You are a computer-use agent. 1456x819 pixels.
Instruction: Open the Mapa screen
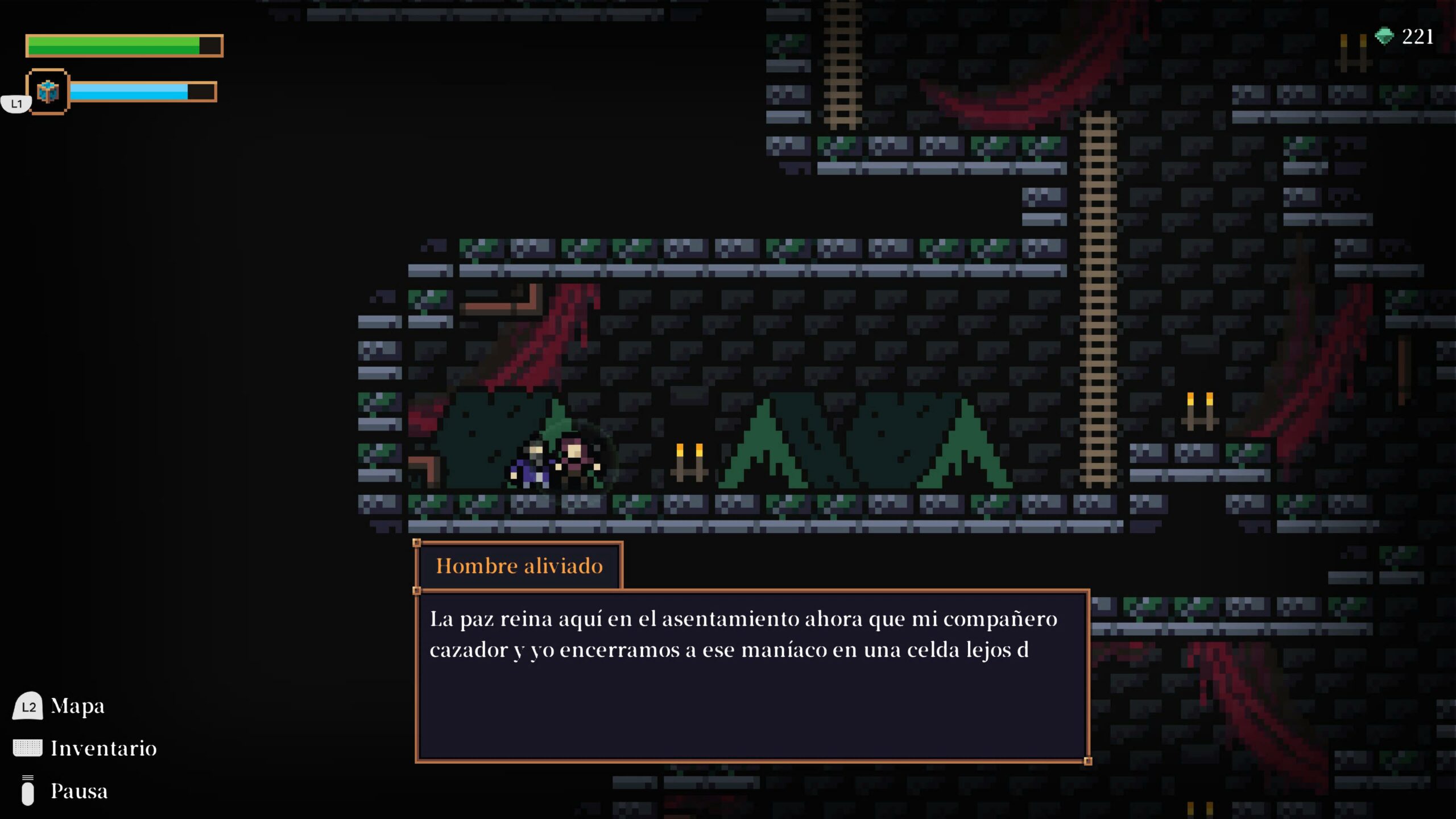(x=77, y=706)
